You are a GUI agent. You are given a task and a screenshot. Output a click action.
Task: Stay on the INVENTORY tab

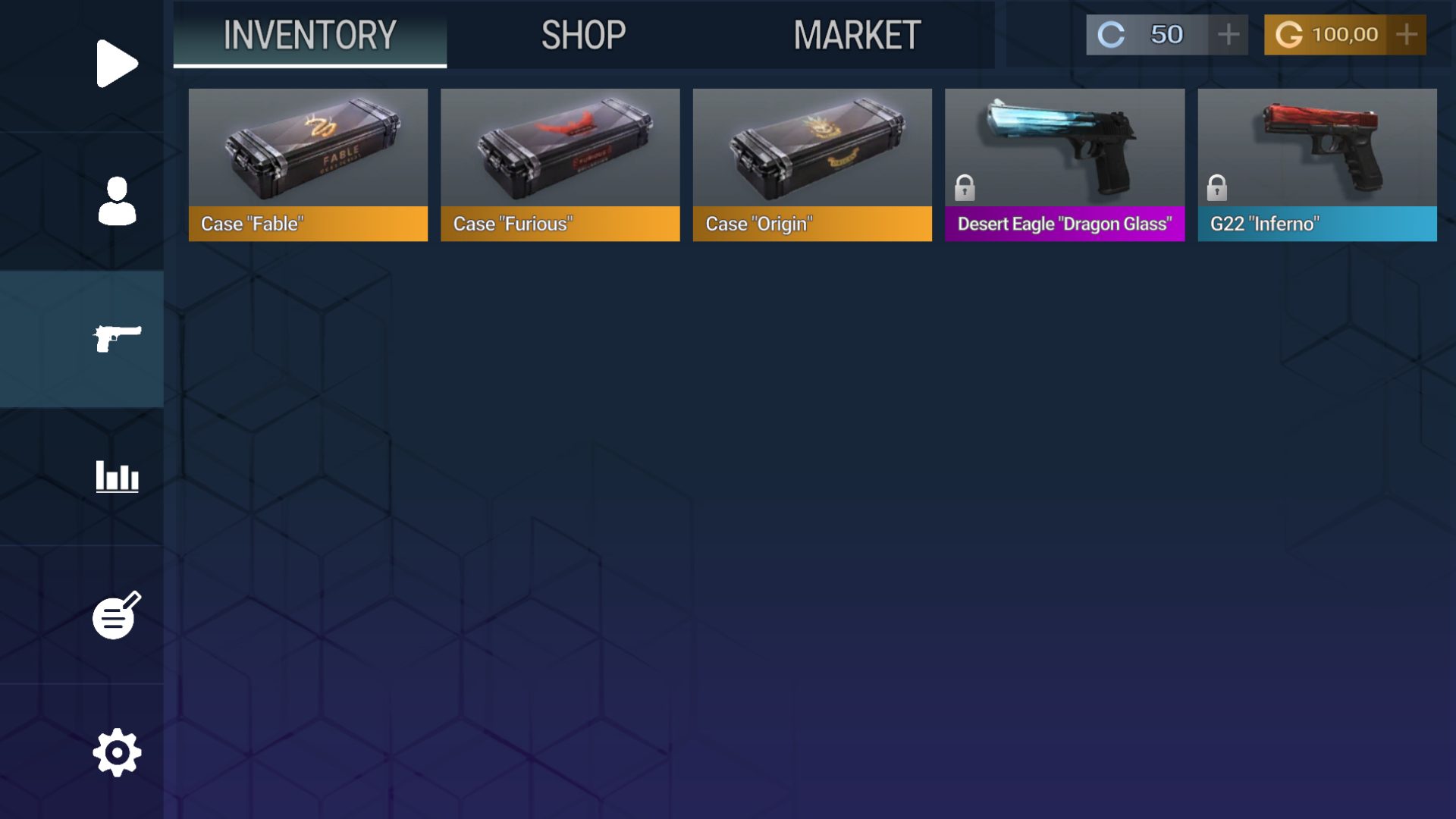309,35
